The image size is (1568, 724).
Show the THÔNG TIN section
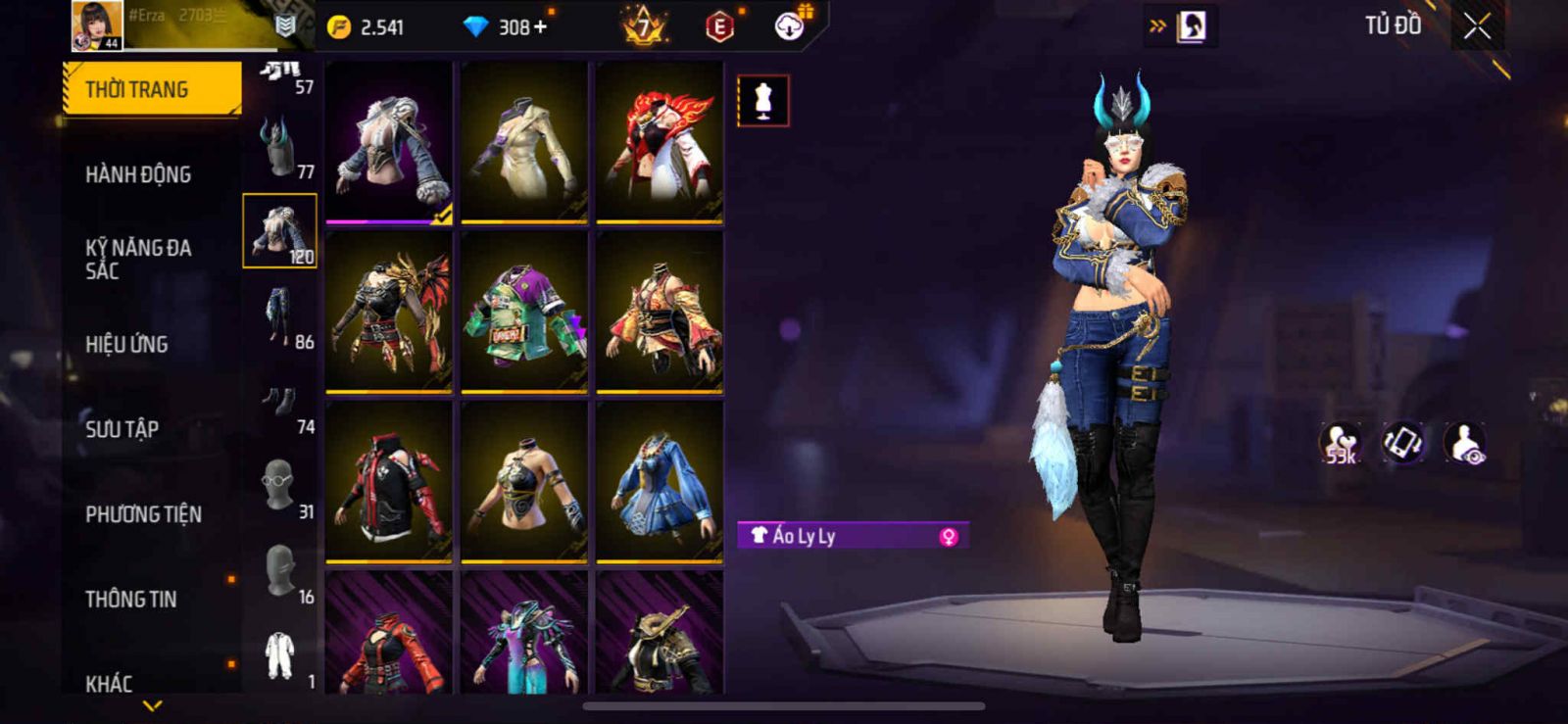coord(130,599)
